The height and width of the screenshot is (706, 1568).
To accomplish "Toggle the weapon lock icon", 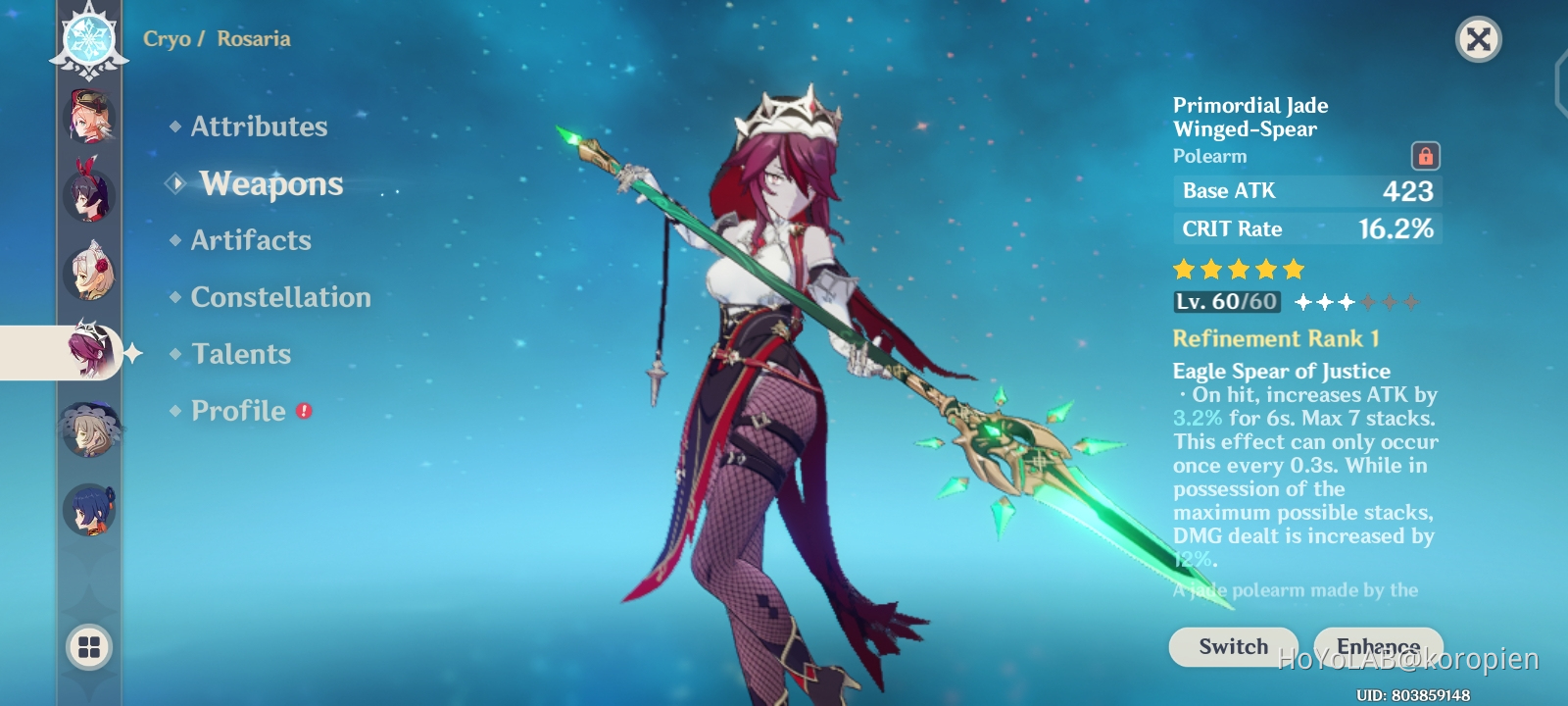I will (1427, 155).
